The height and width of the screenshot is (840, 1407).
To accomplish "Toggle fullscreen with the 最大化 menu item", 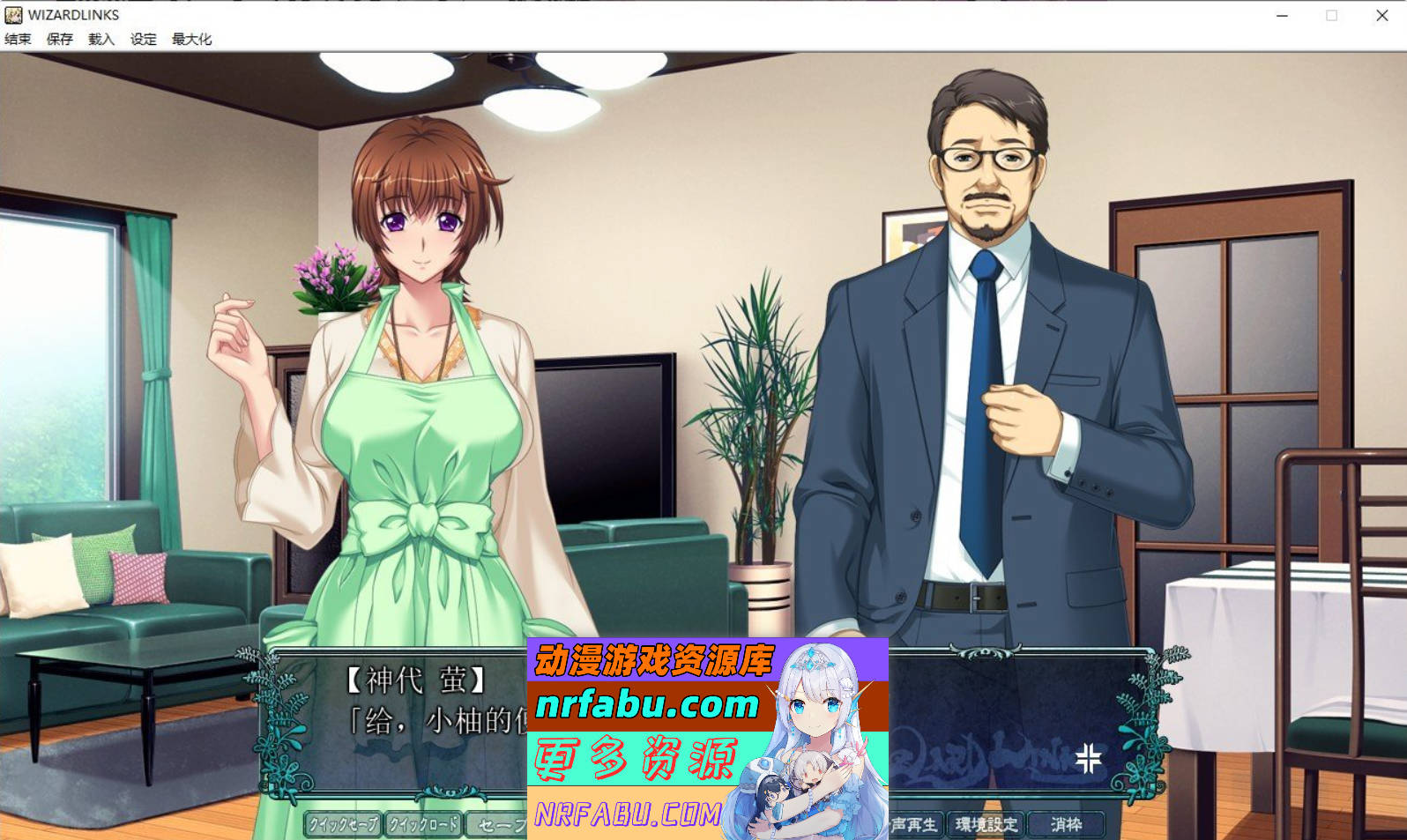I will [190, 39].
